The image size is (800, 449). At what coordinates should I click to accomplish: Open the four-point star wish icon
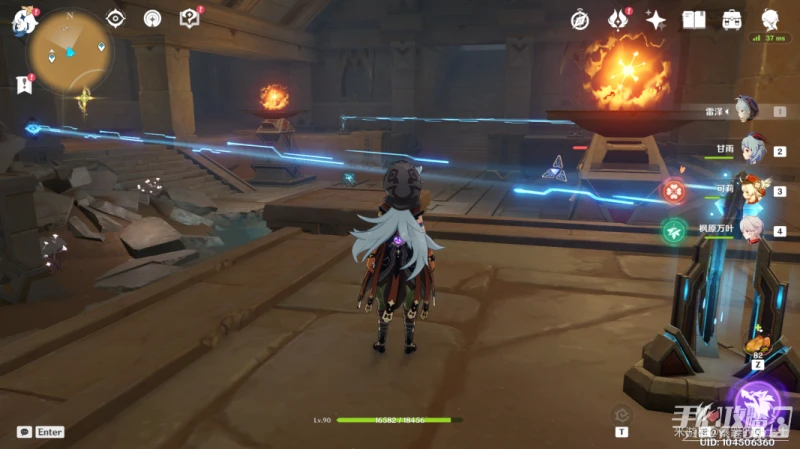[x=656, y=19]
